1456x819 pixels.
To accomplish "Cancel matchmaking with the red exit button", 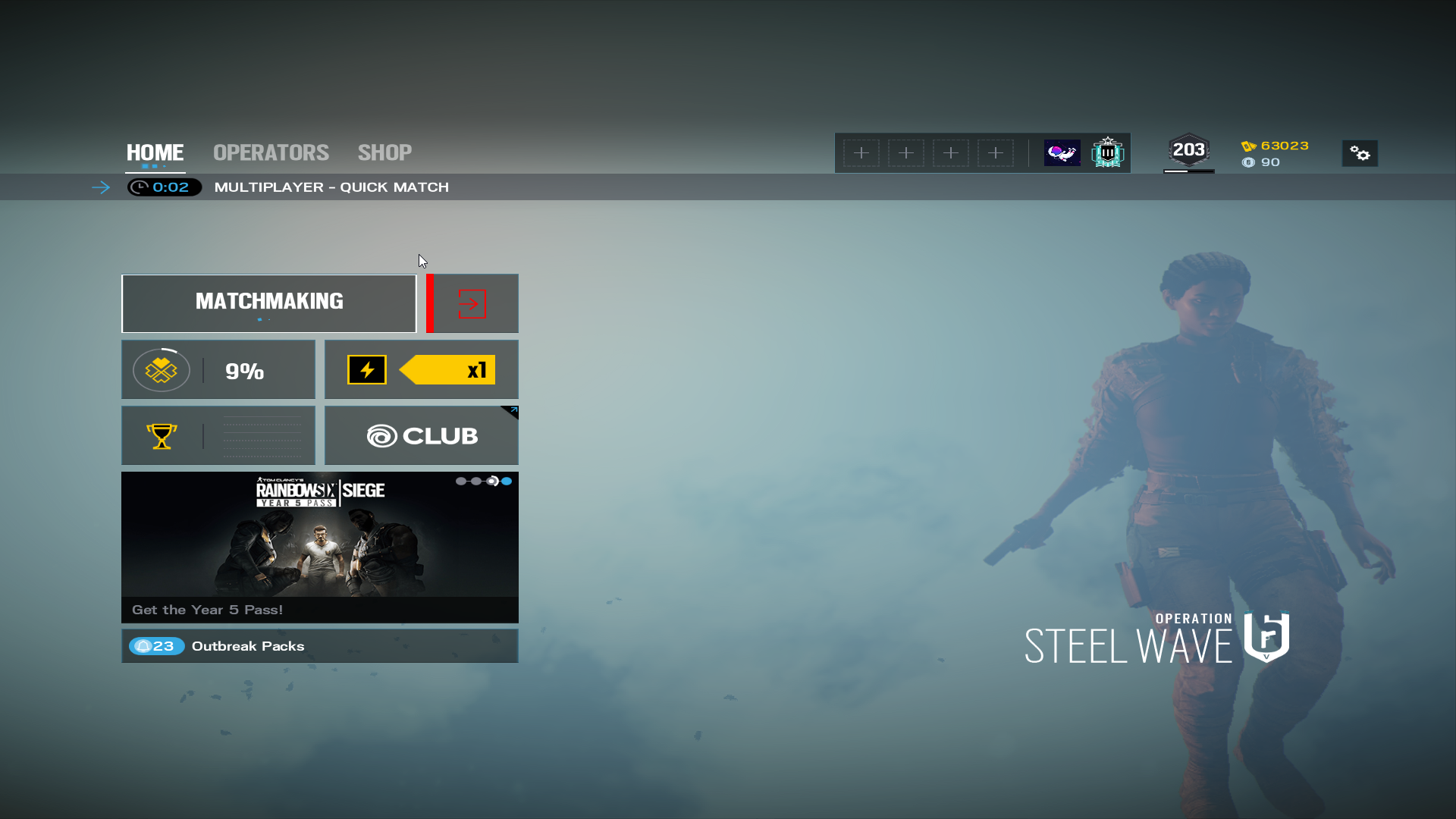I will pyautogui.click(x=472, y=303).
